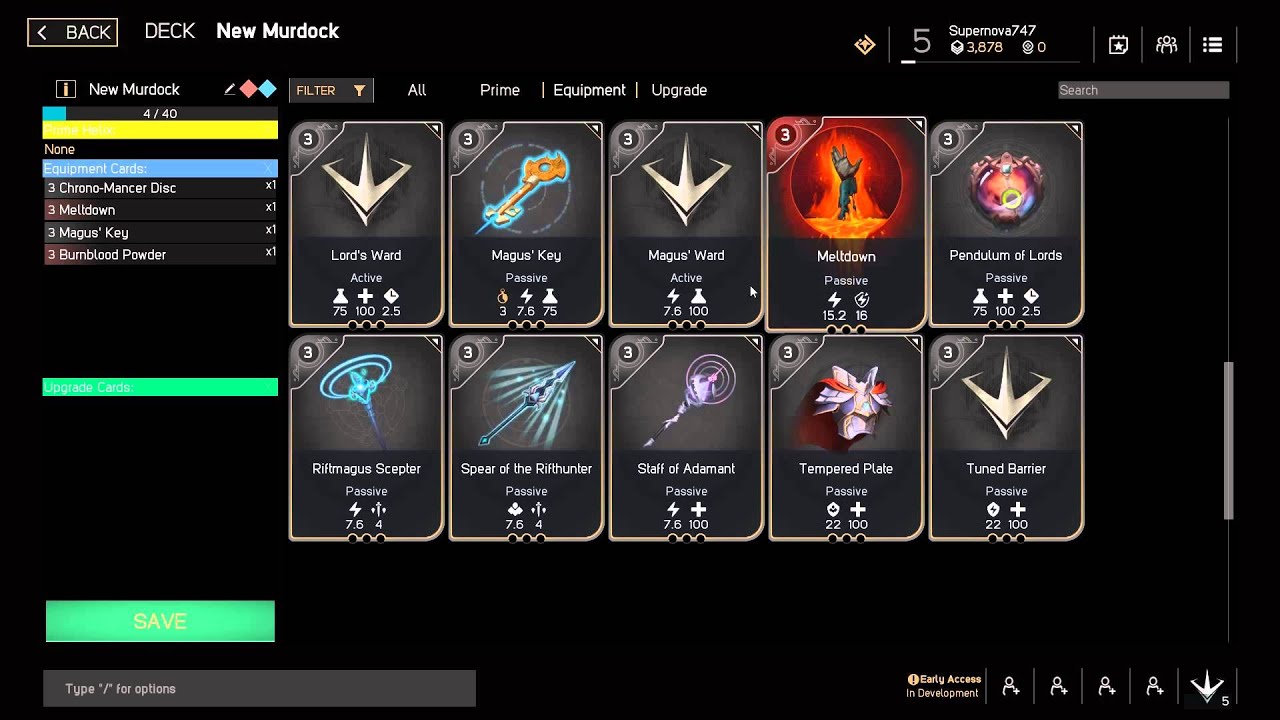Select the Meltdown card in the grid
This screenshot has width=1280, height=720.
[x=846, y=224]
